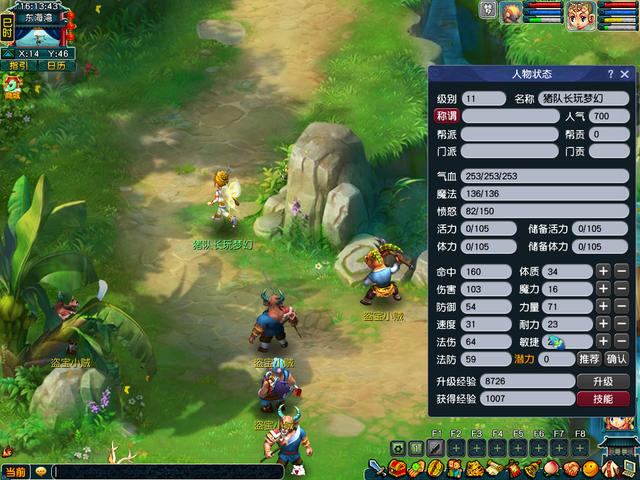Image resolution: width=640 pixels, height=480 pixels.
Task: Open help for the character status panel
Action: (610, 74)
